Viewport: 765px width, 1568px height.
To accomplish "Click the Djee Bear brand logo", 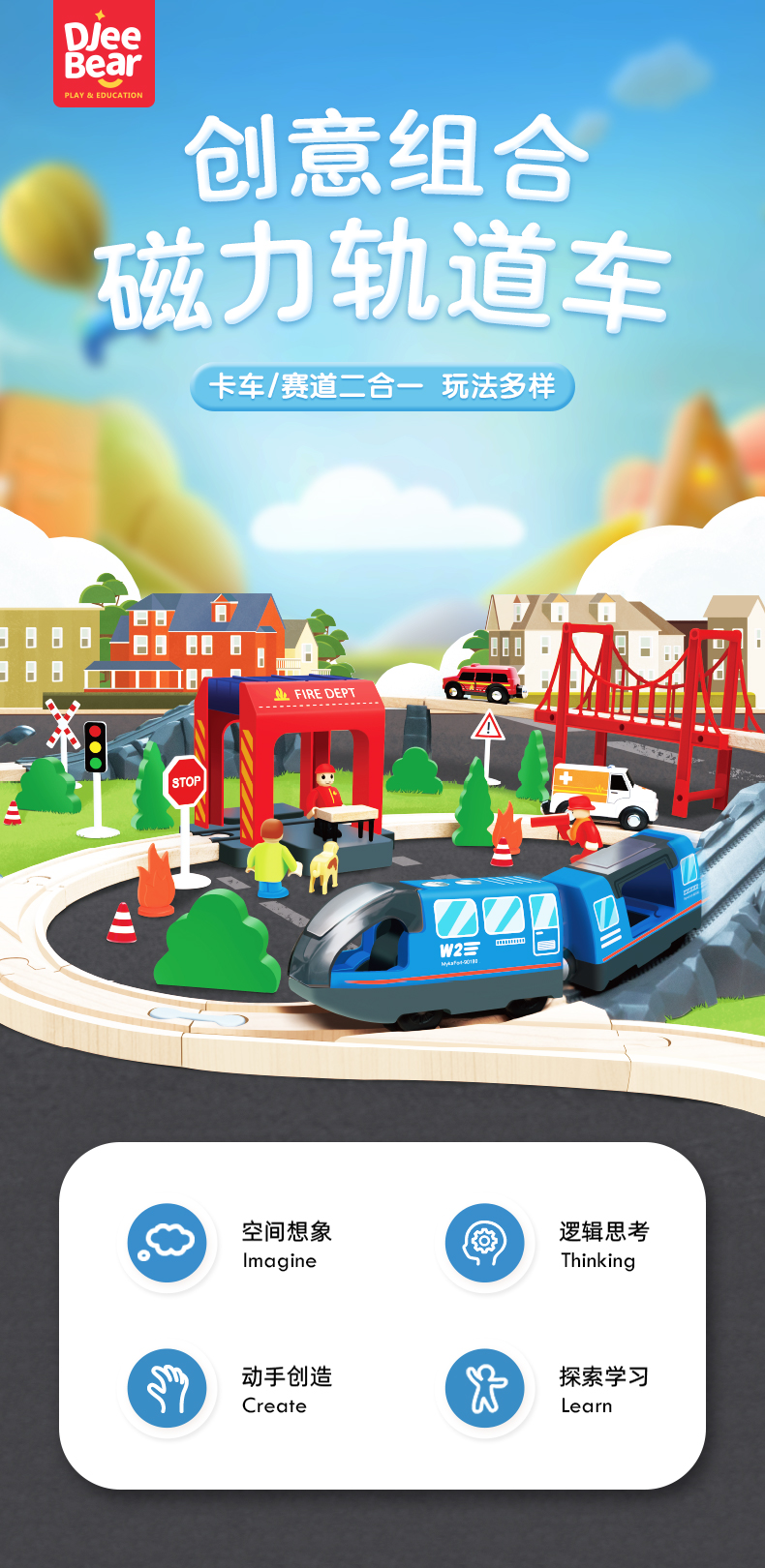I will [104, 55].
